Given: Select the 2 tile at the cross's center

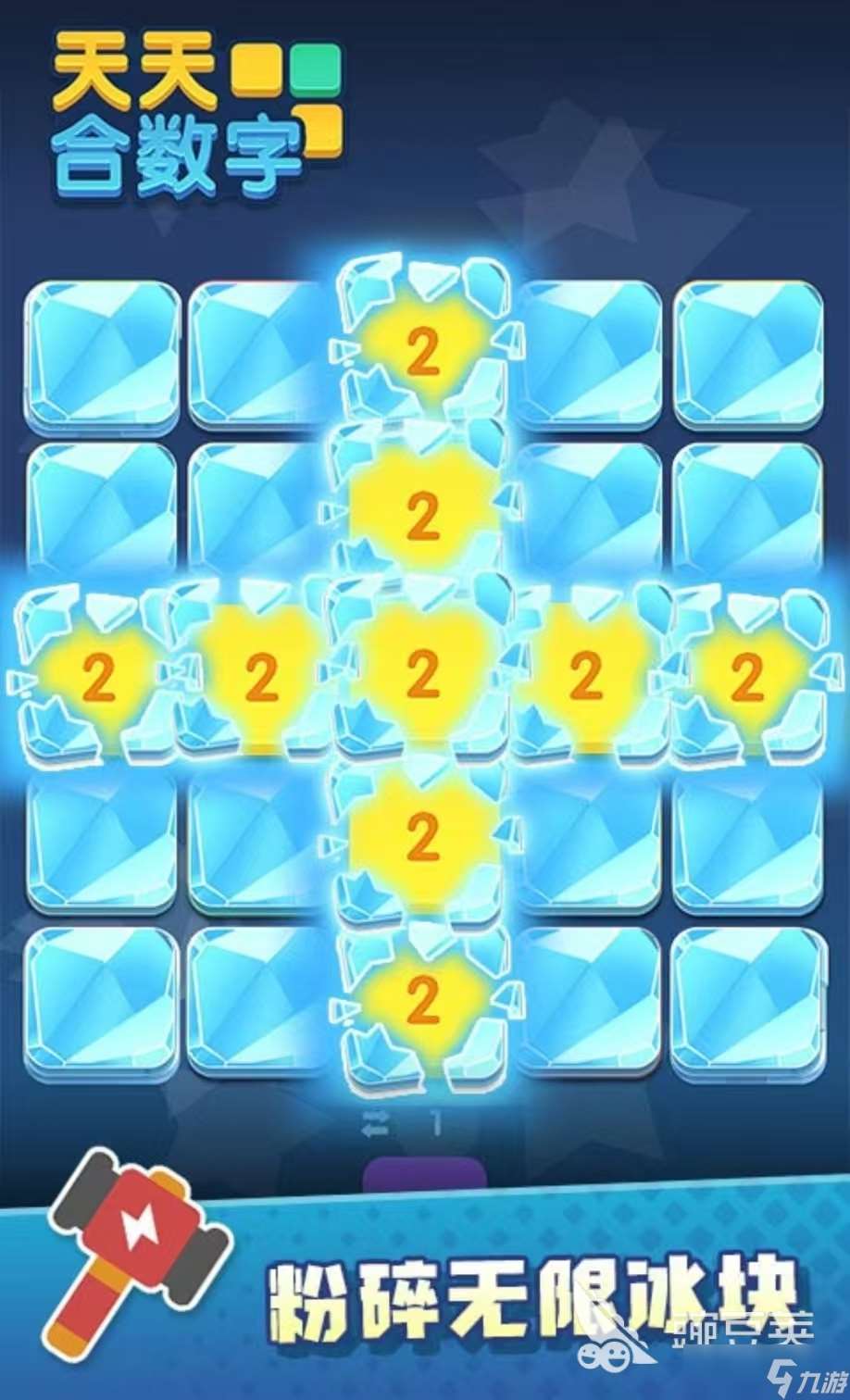Looking at the screenshot, I should tap(422, 676).
